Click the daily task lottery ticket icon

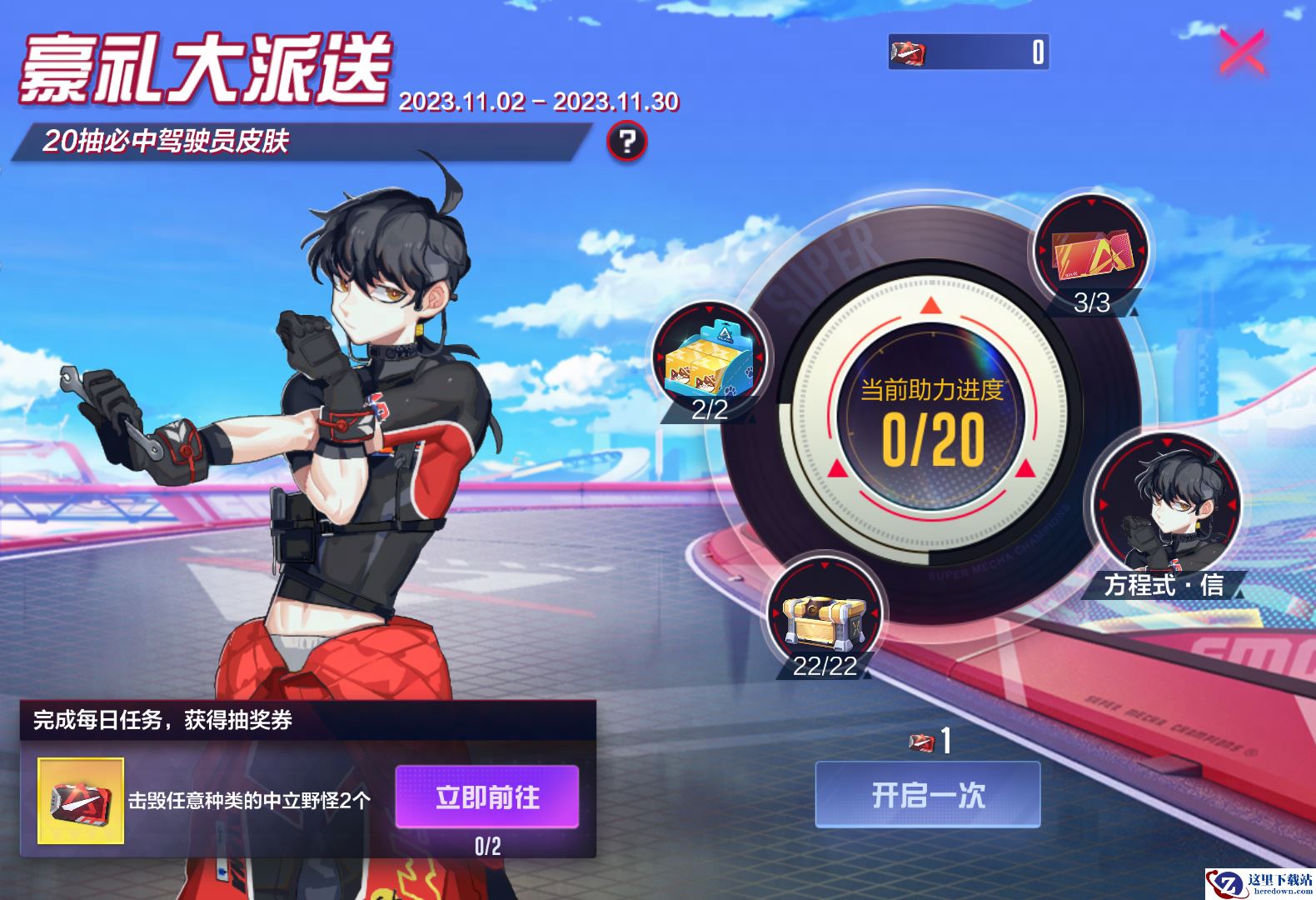(81, 800)
